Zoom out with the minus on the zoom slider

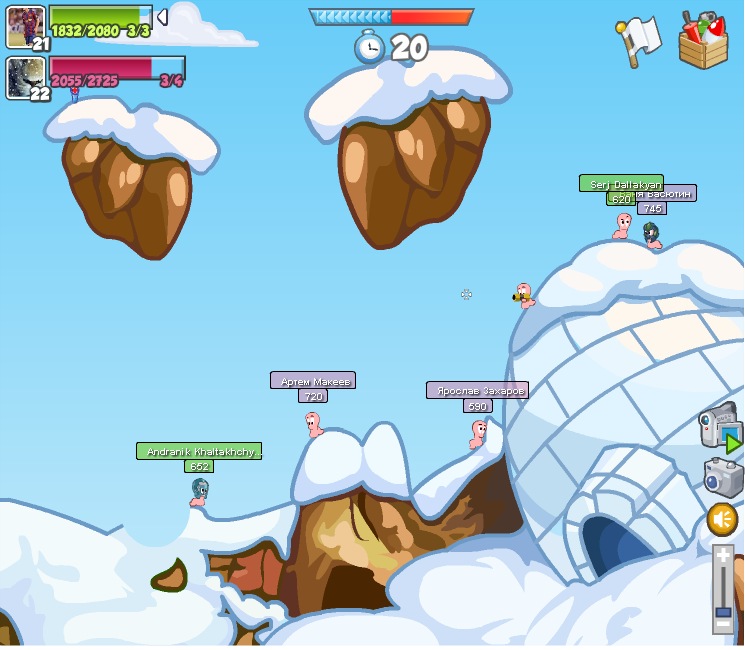(x=723, y=624)
